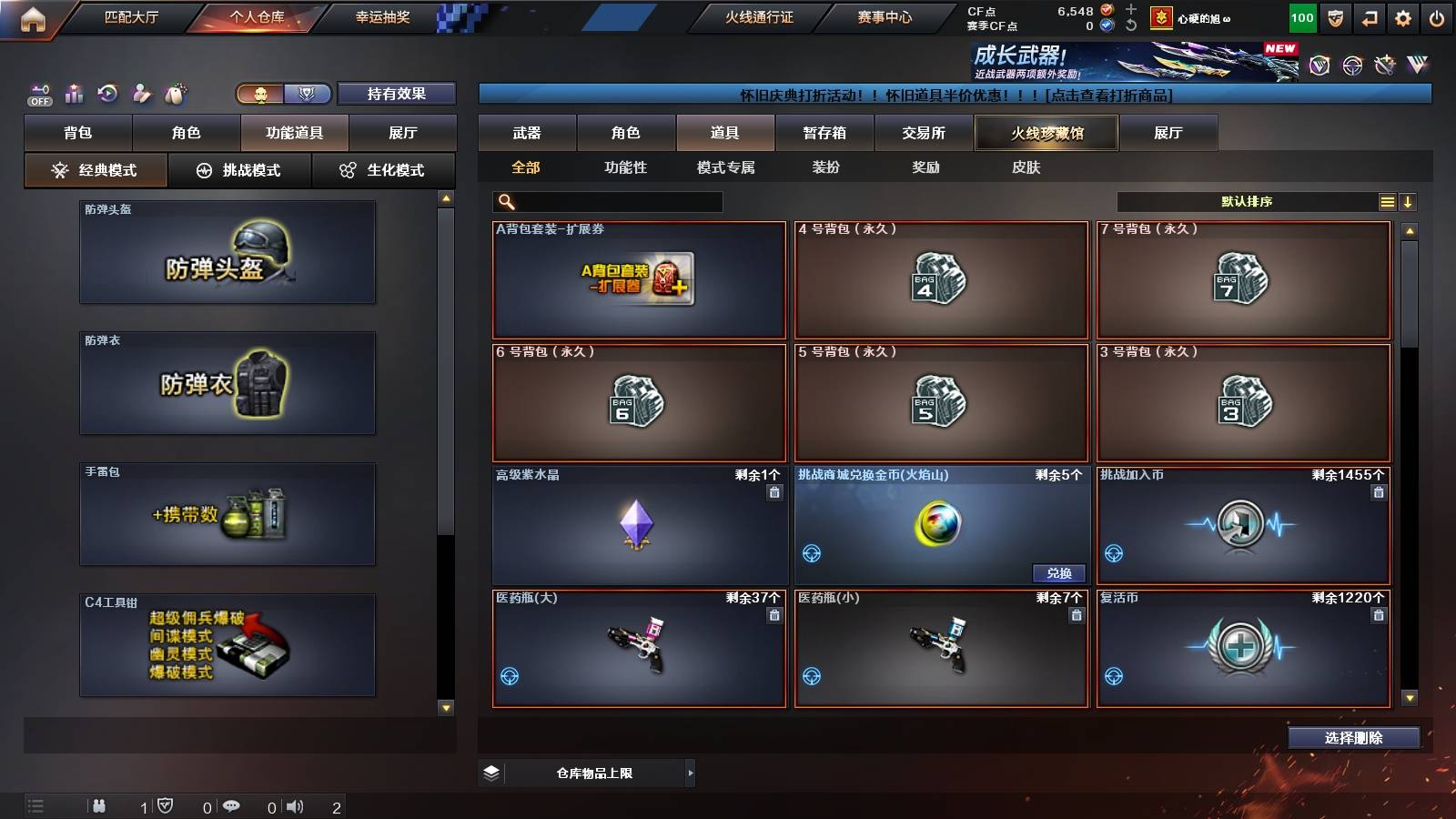
Task: Click the friends icon in the bottom status bar
Action: point(98,804)
